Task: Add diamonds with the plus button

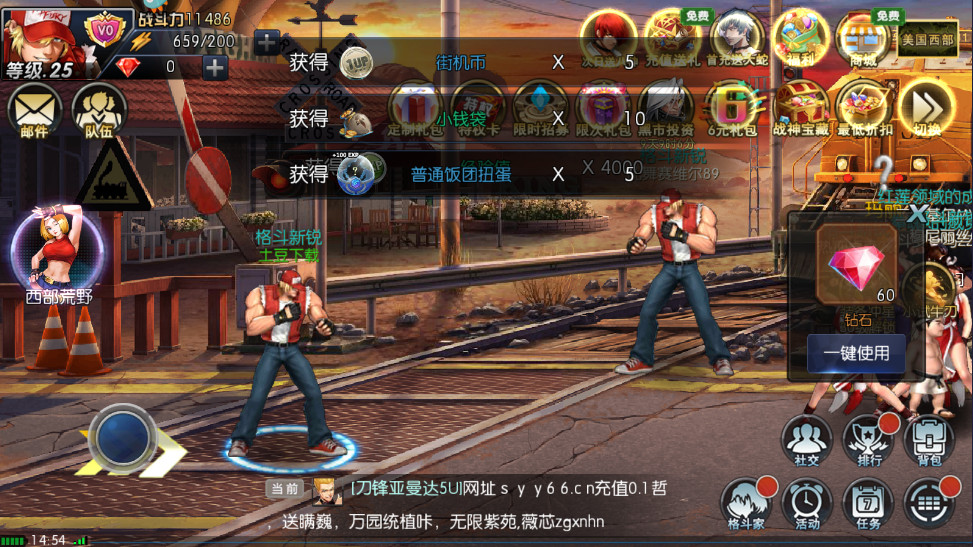Action: [x=215, y=67]
